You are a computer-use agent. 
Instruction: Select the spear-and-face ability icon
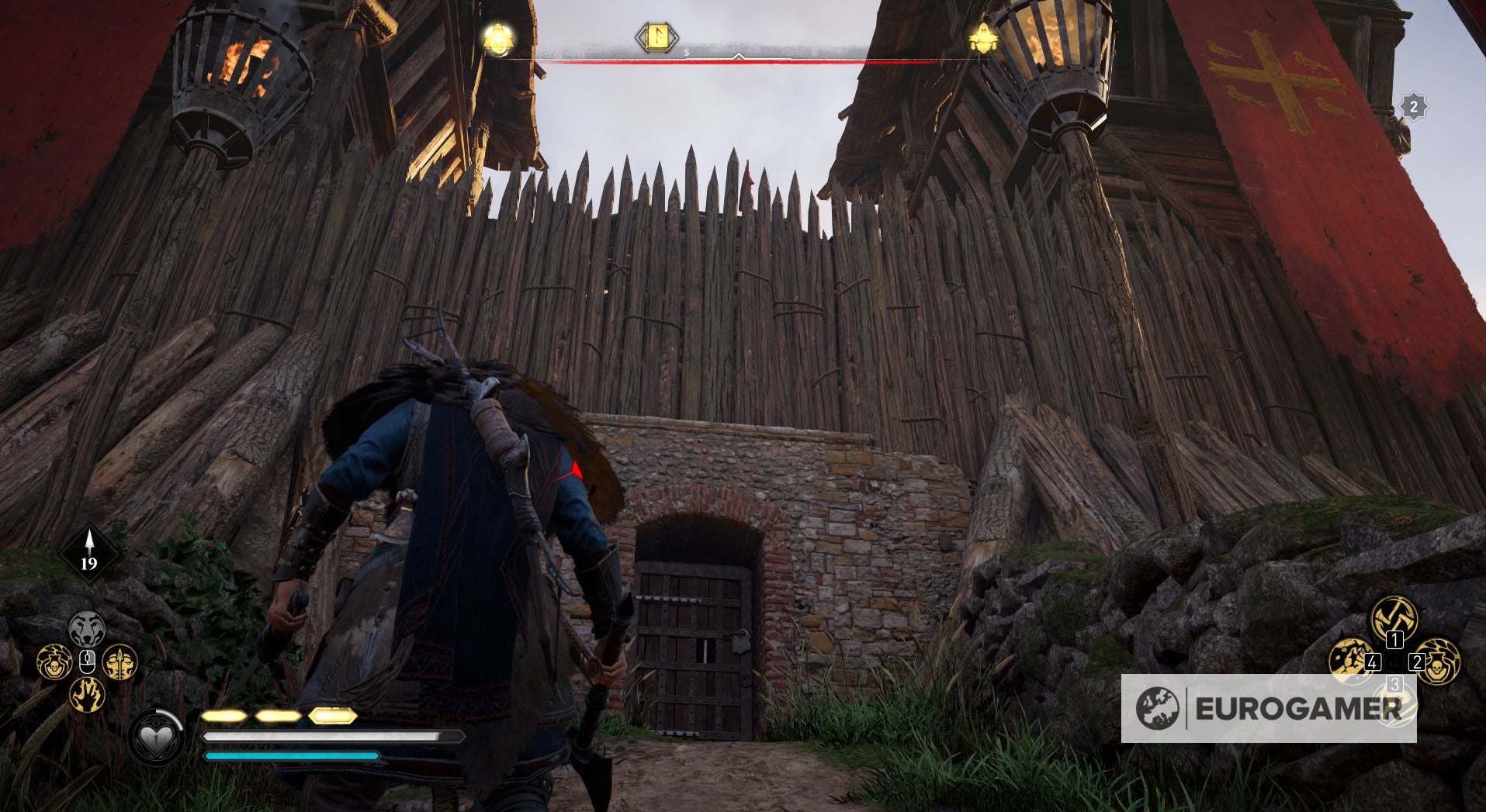[120, 662]
